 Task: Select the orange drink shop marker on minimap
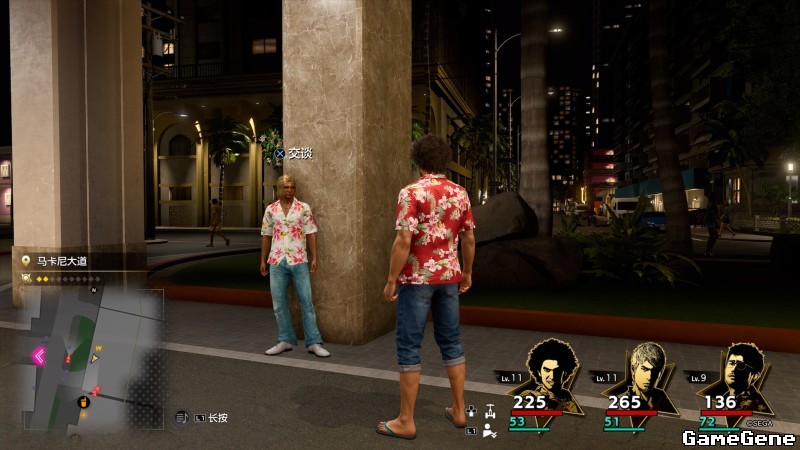85,402
